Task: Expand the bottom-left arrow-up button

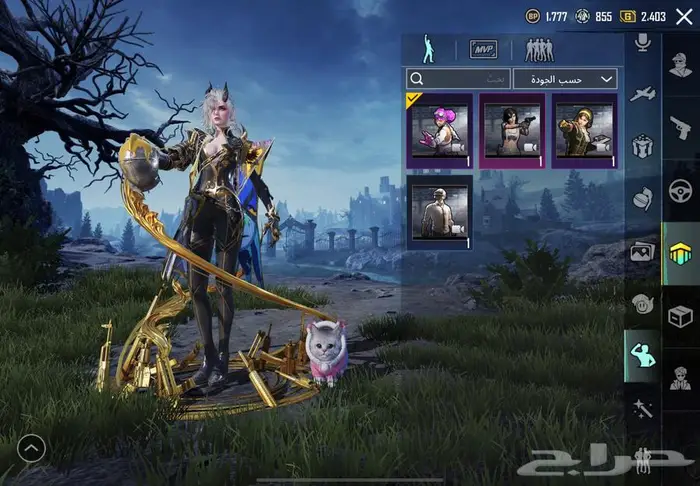Action: coord(31,449)
